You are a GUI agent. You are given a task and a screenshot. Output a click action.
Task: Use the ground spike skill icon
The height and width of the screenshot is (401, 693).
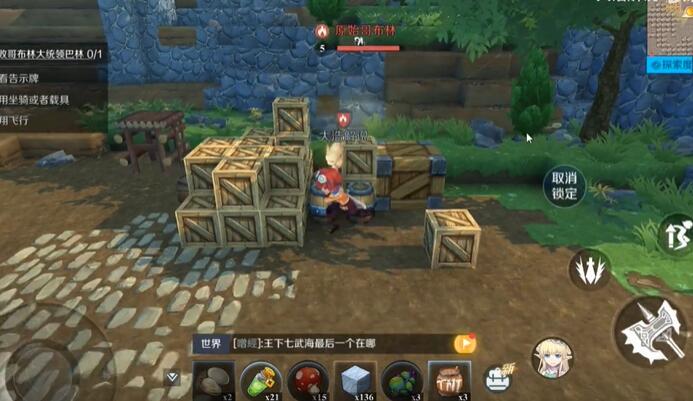589,270
